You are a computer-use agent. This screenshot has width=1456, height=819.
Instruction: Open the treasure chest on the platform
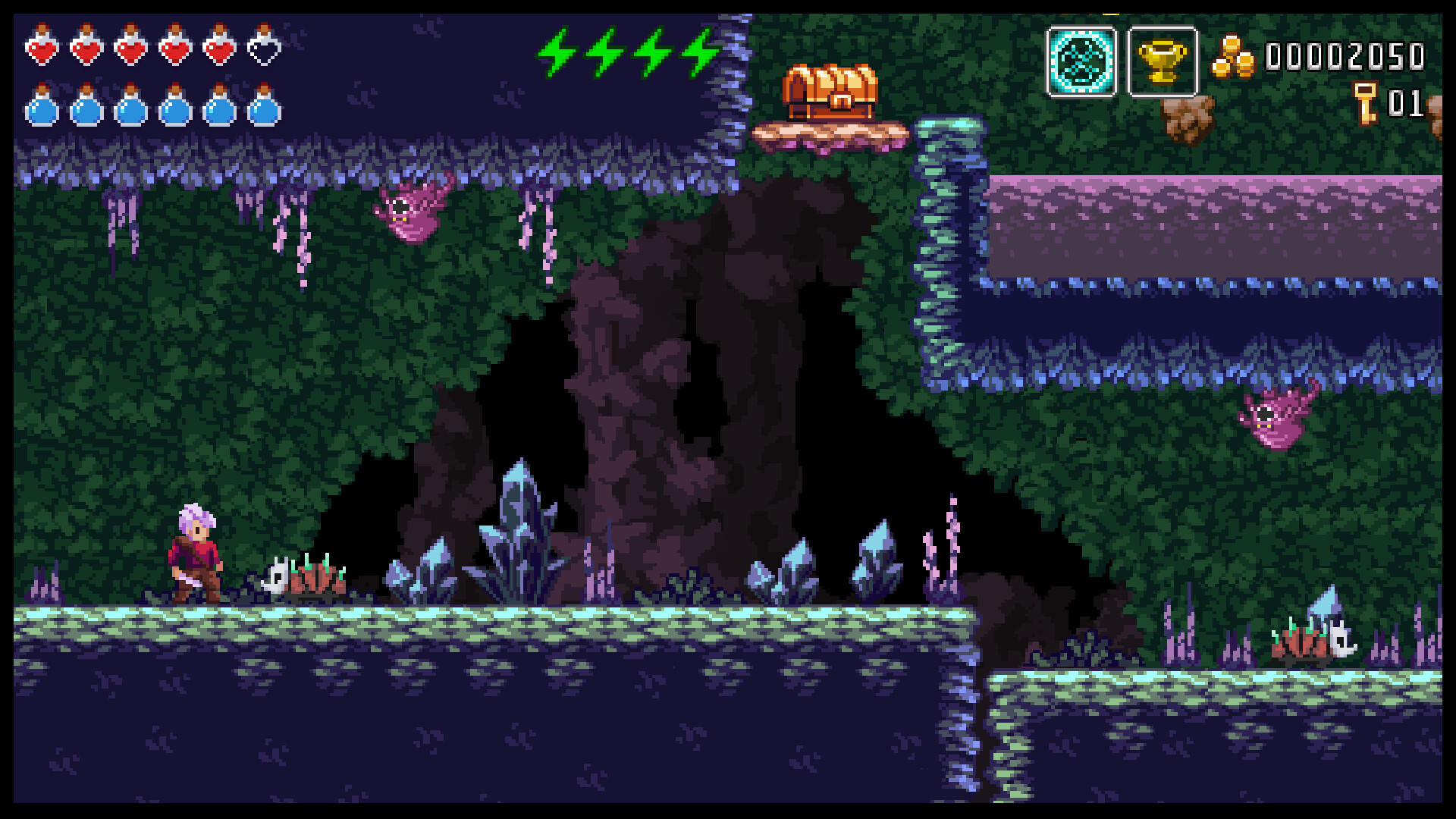(x=830, y=87)
